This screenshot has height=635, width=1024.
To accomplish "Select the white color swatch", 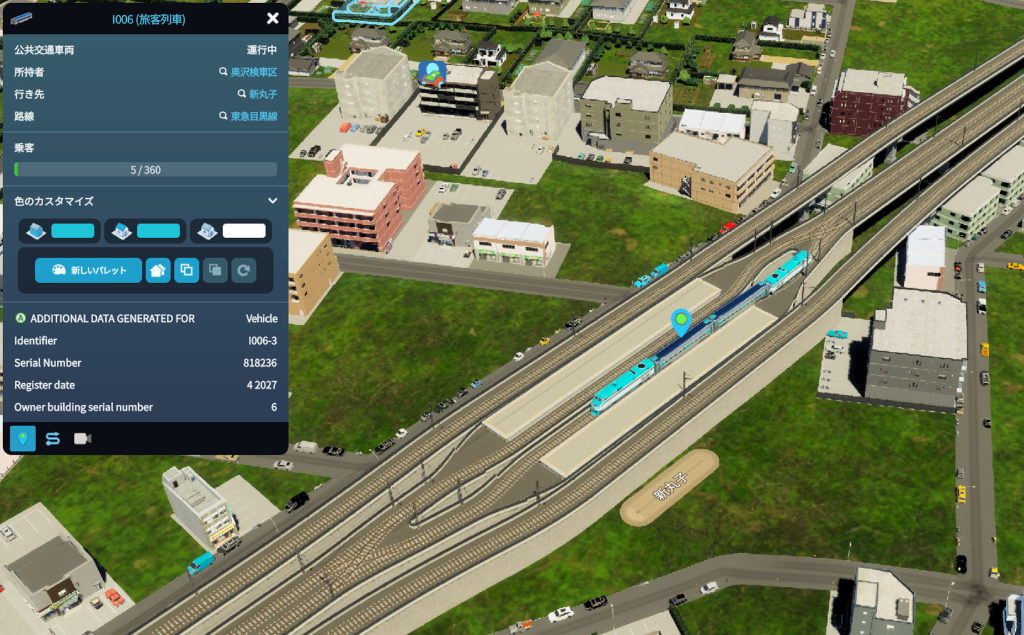I will point(244,231).
